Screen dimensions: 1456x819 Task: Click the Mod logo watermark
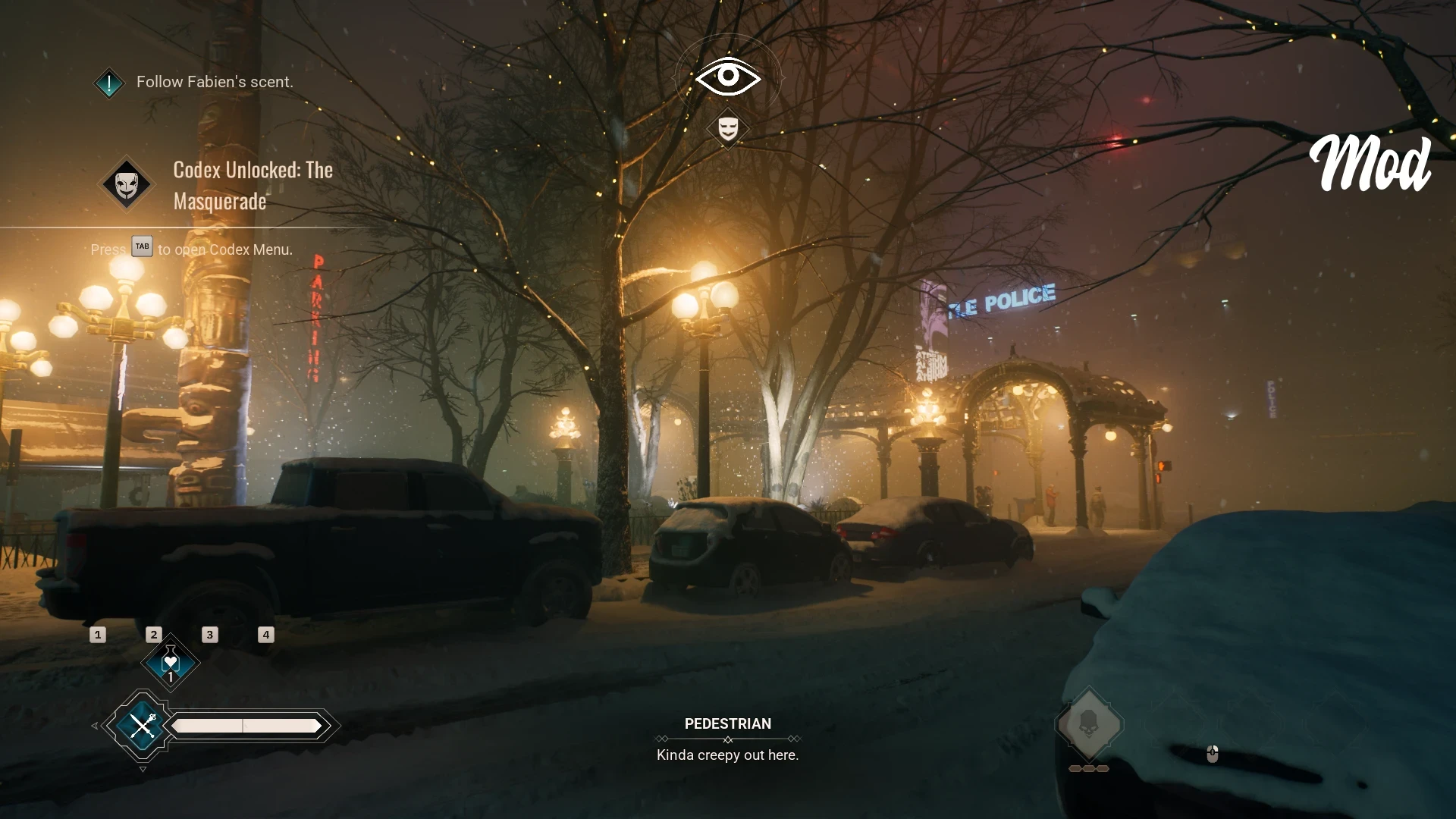1370,165
